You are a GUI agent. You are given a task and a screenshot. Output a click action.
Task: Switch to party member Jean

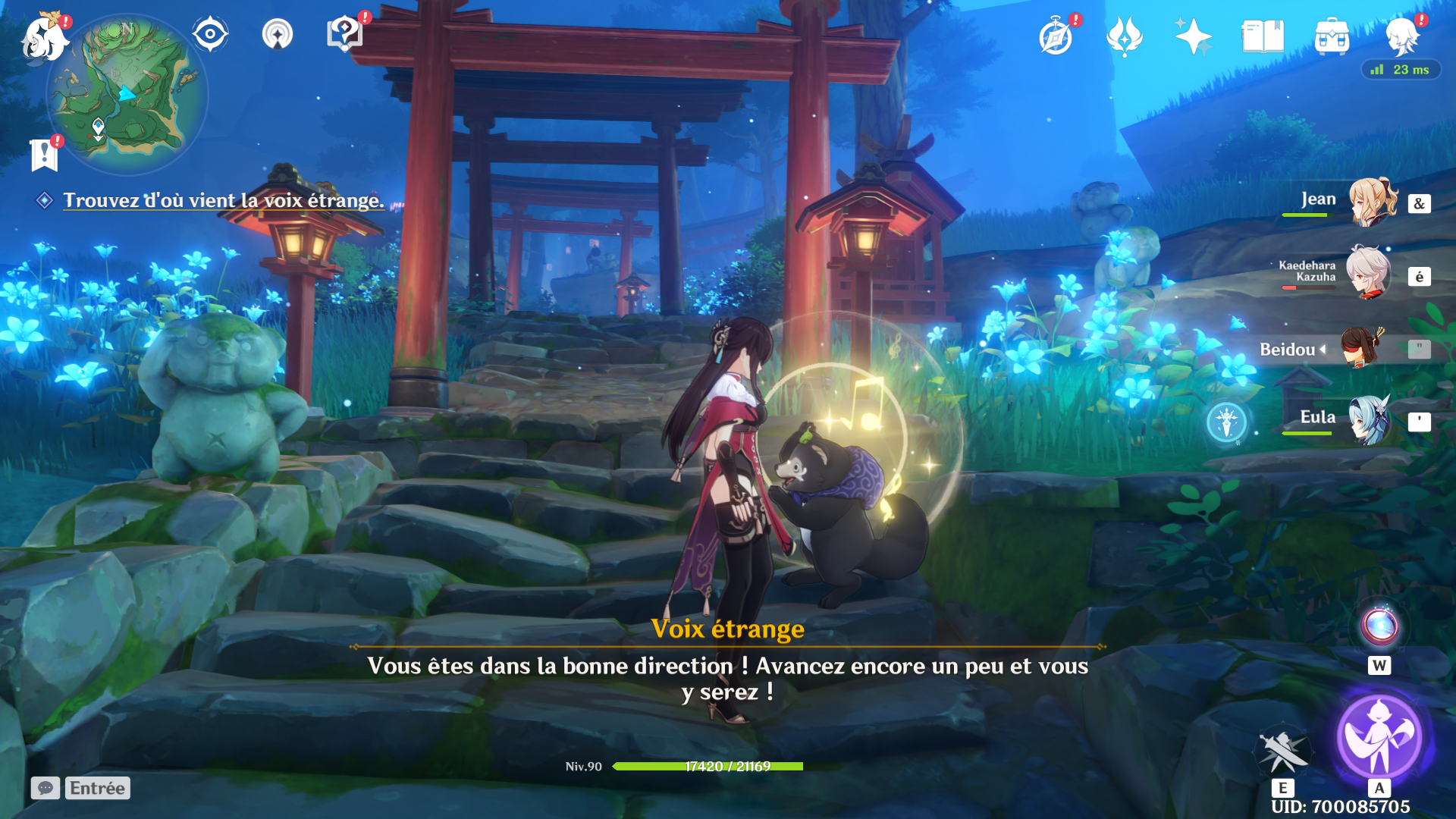(x=1371, y=202)
